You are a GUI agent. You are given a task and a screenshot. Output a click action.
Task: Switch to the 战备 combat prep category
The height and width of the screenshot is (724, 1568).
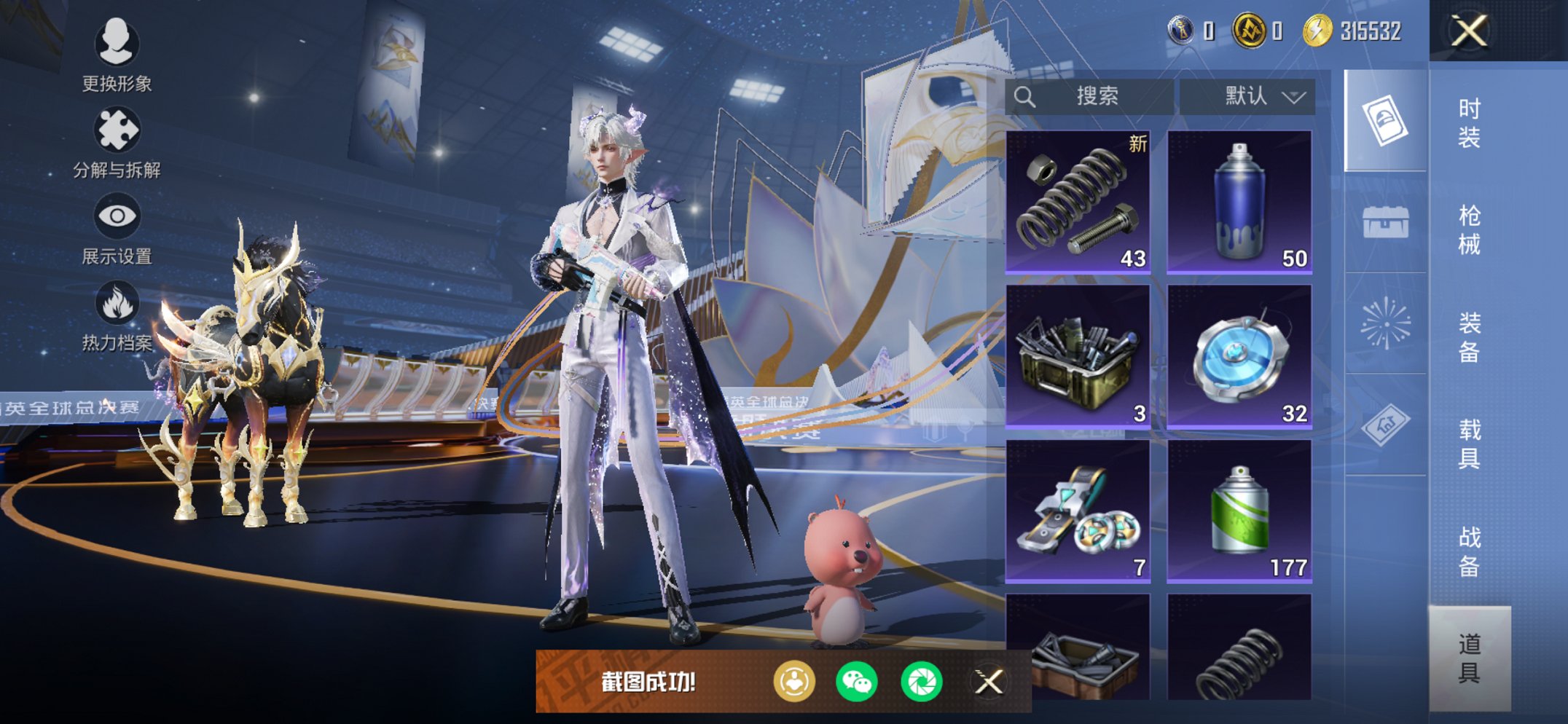click(1469, 551)
